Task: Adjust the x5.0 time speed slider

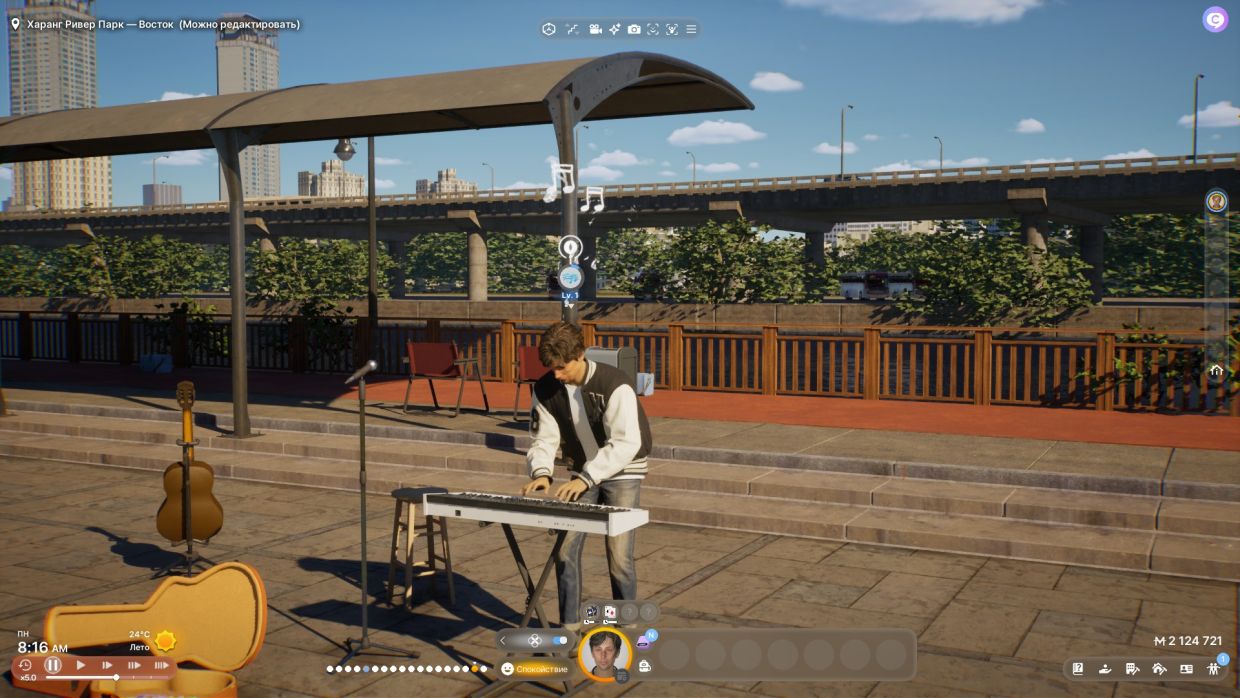Action: tap(116, 678)
